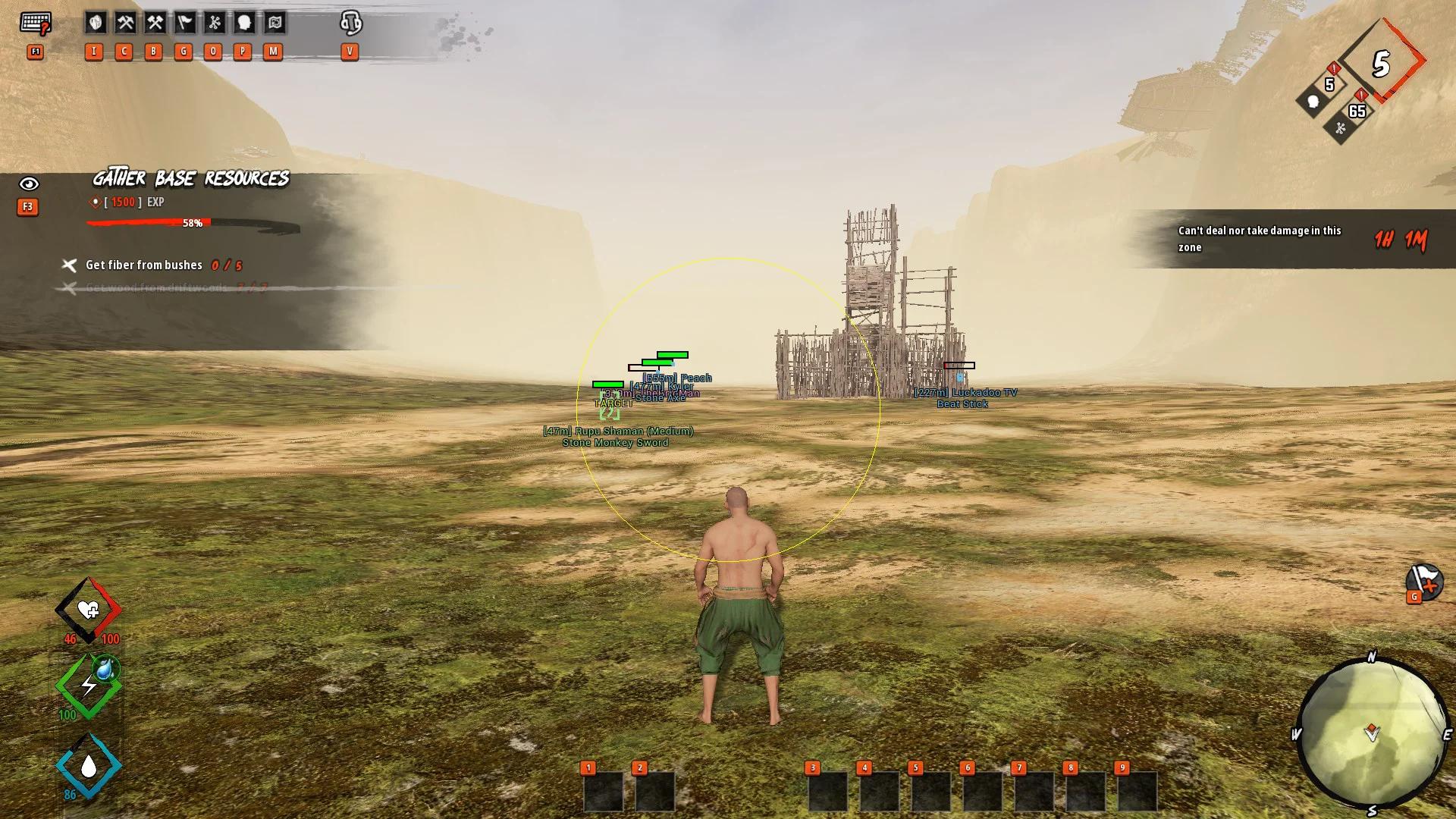Open the flag menu icon in top bar

pyautogui.click(x=185, y=23)
